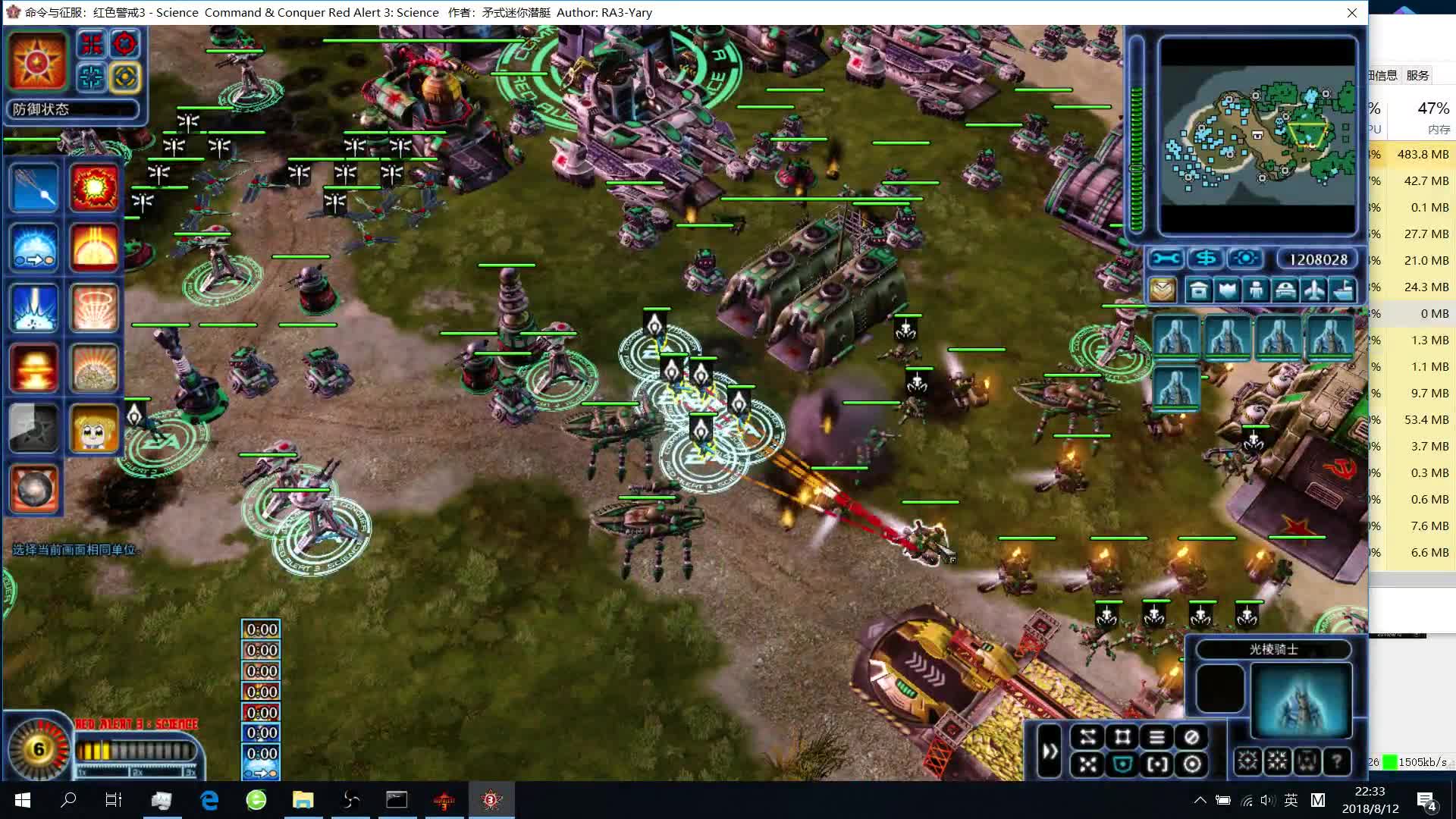The height and width of the screenshot is (819, 1456).
Task: Select the naval production tab icon
Action: [x=1342, y=290]
